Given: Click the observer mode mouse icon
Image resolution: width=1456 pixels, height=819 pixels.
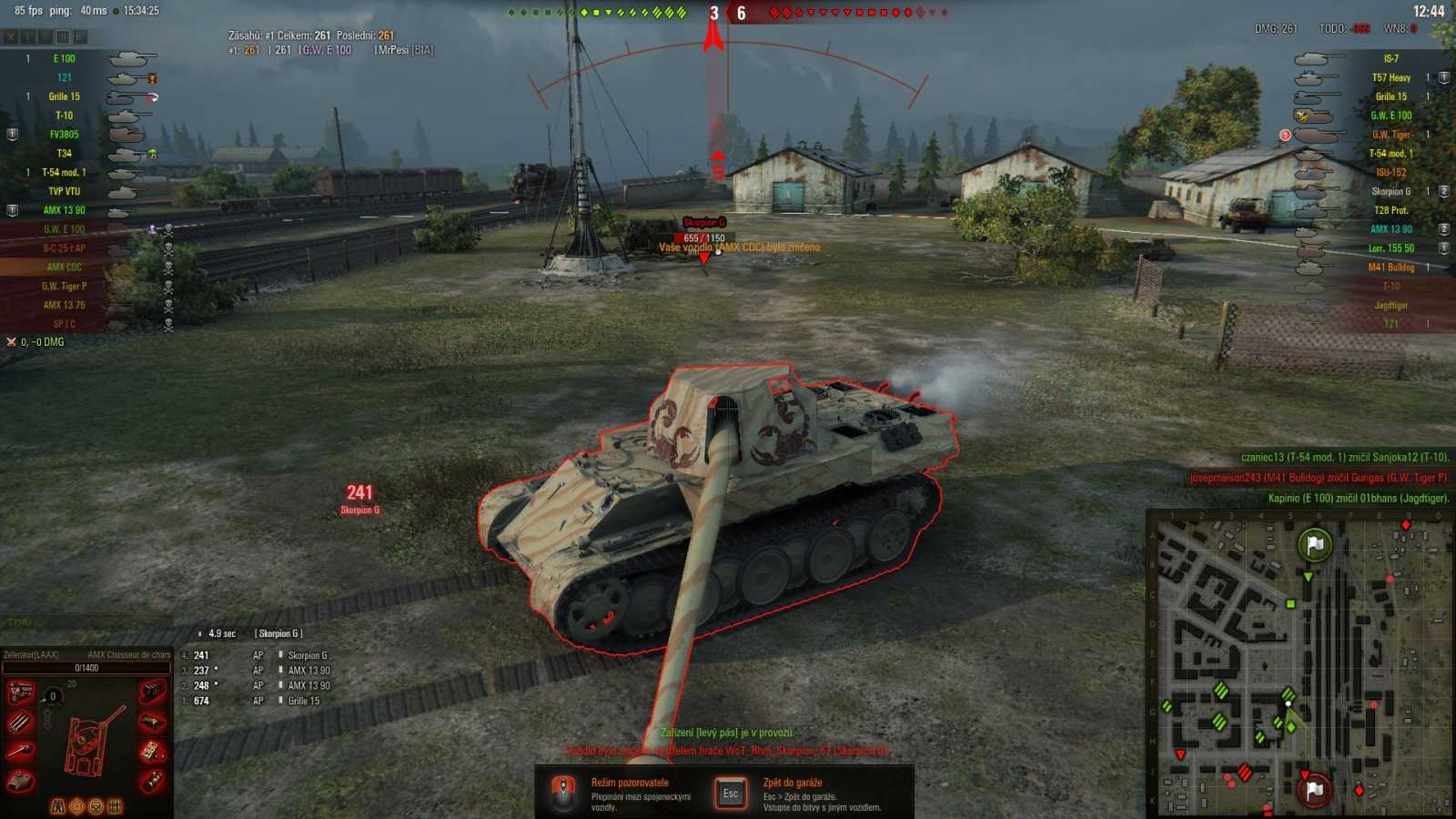Looking at the screenshot, I should (x=562, y=791).
